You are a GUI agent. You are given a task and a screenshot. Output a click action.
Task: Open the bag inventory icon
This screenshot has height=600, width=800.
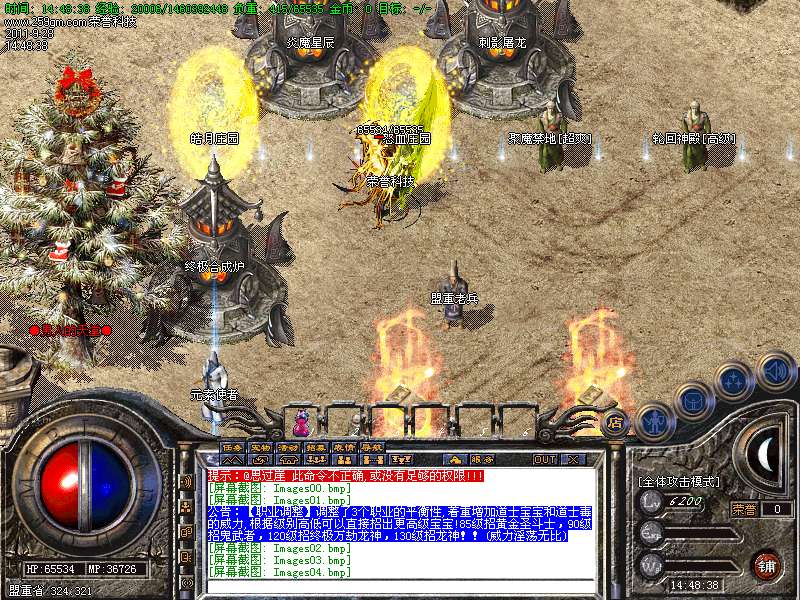click(694, 402)
